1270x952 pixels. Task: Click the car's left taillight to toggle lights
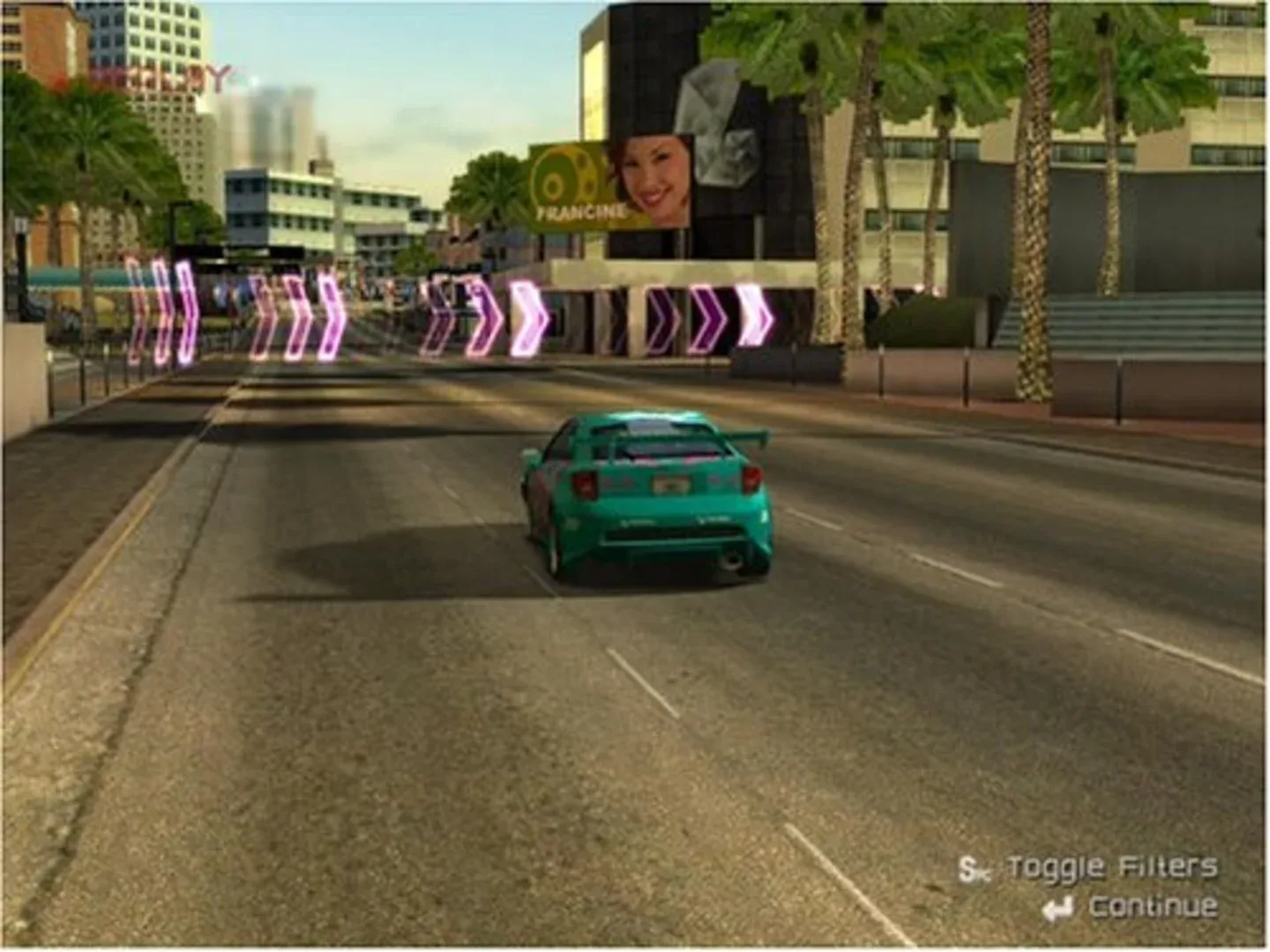583,483
